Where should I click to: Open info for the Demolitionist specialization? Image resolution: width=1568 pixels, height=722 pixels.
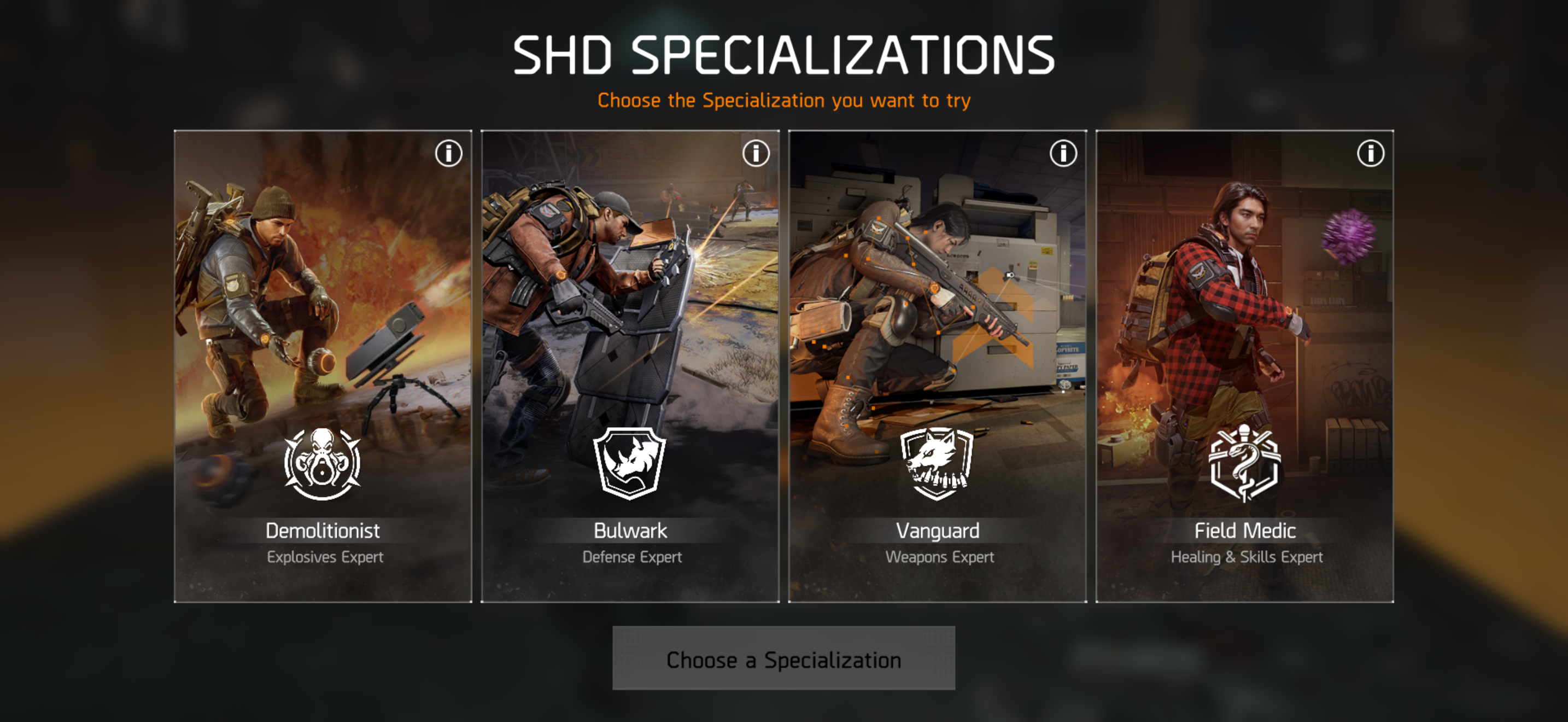pyautogui.click(x=449, y=153)
